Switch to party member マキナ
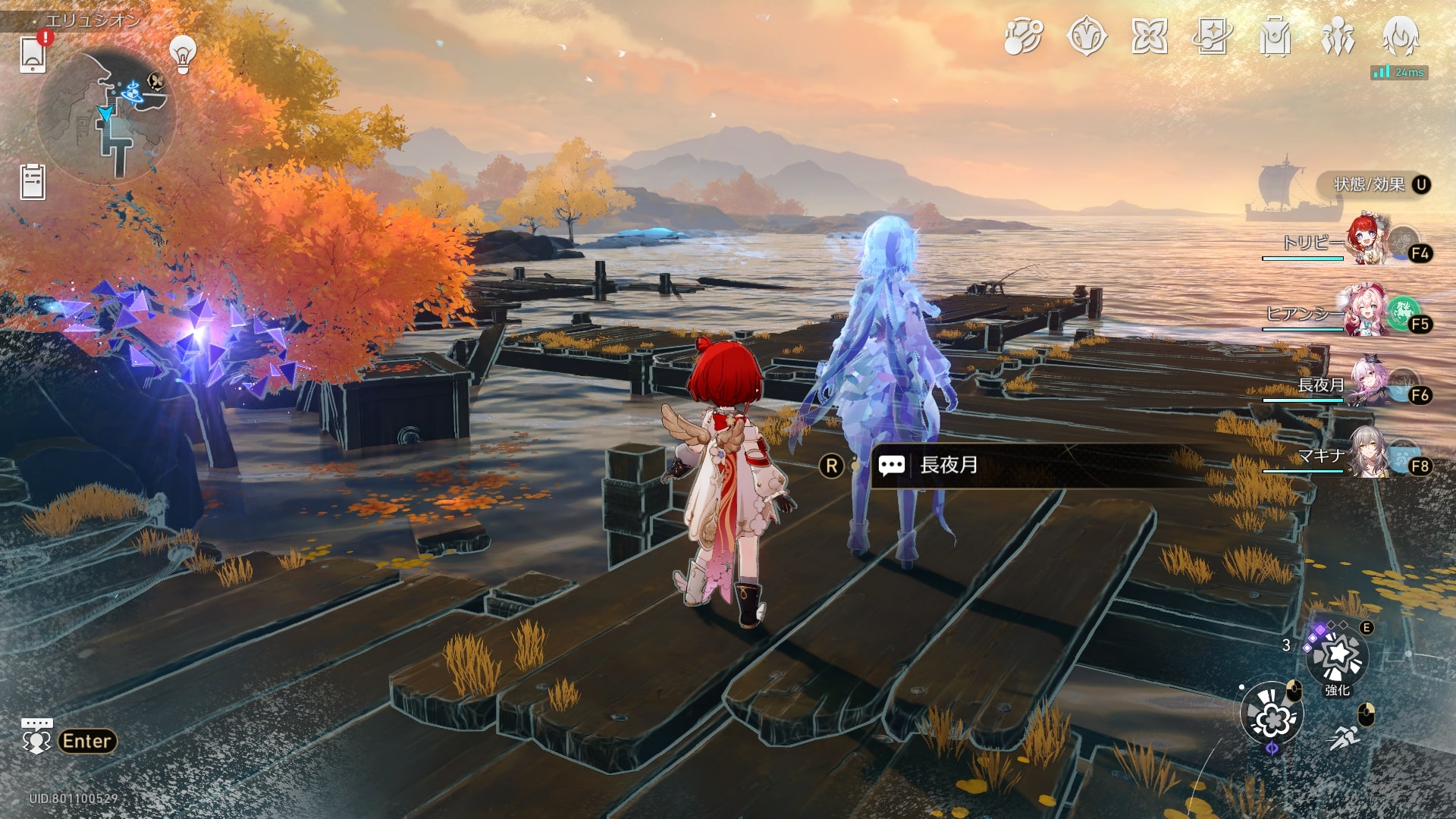This screenshot has height=819, width=1456. pyautogui.click(x=1369, y=453)
